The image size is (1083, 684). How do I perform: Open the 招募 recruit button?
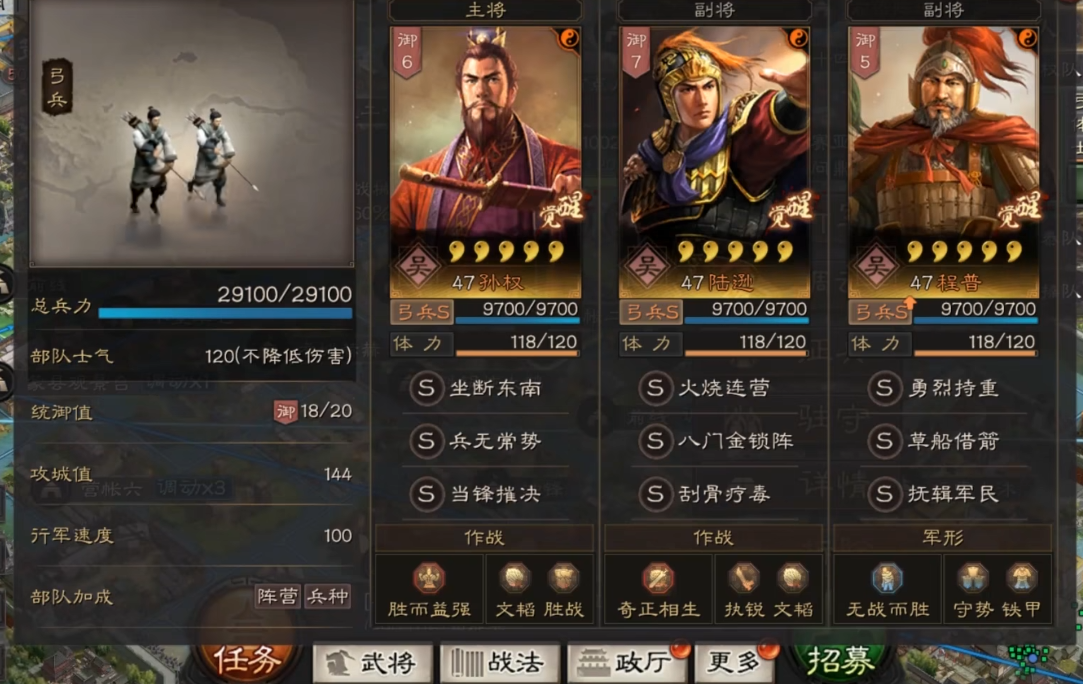(842, 660)
